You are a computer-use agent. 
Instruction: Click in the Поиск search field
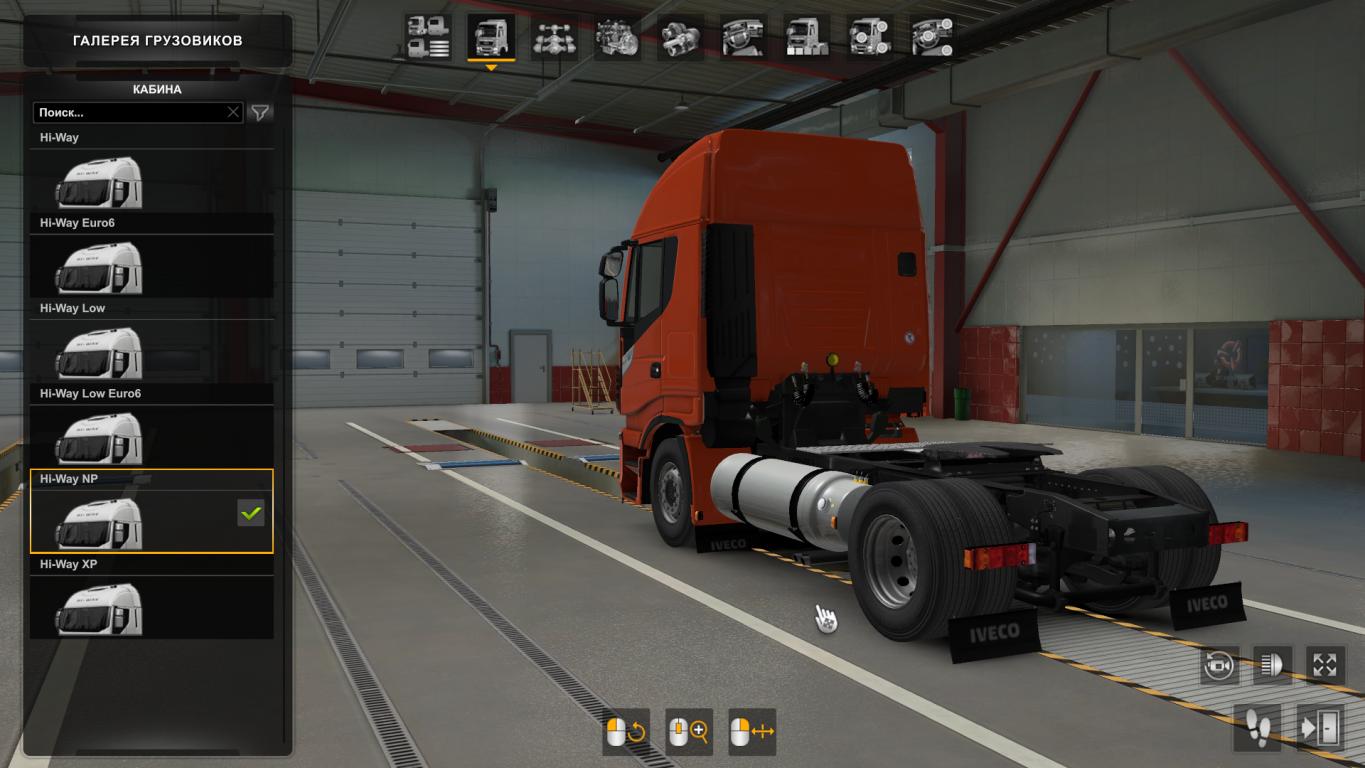(128, 113)
